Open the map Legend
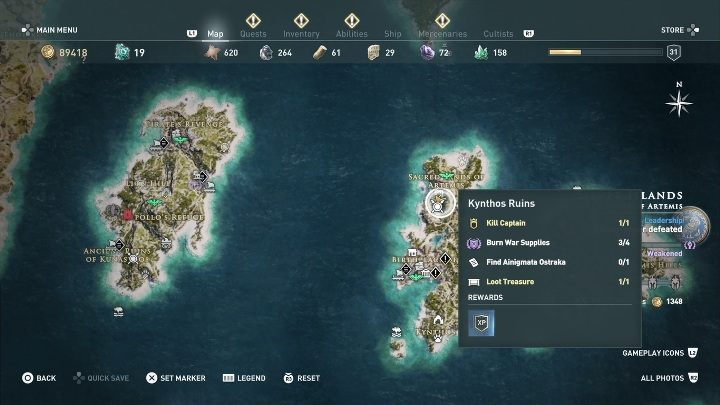The height and width of the screenshot is (405, 720). coord(244,378)
